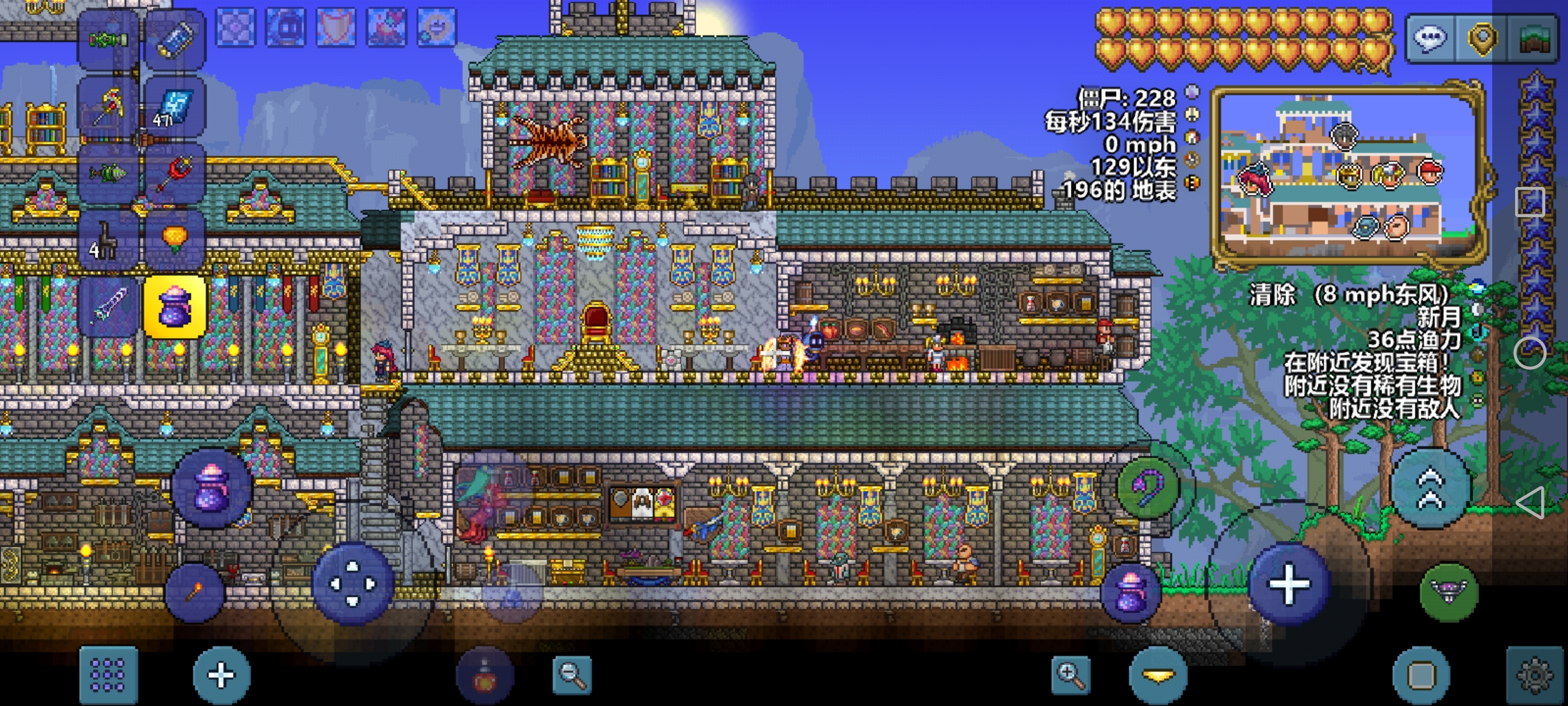This screenshot has height=706, width=1568.
Task: Zoom out with the minus magnifier
Action: (x=572, y=675)
